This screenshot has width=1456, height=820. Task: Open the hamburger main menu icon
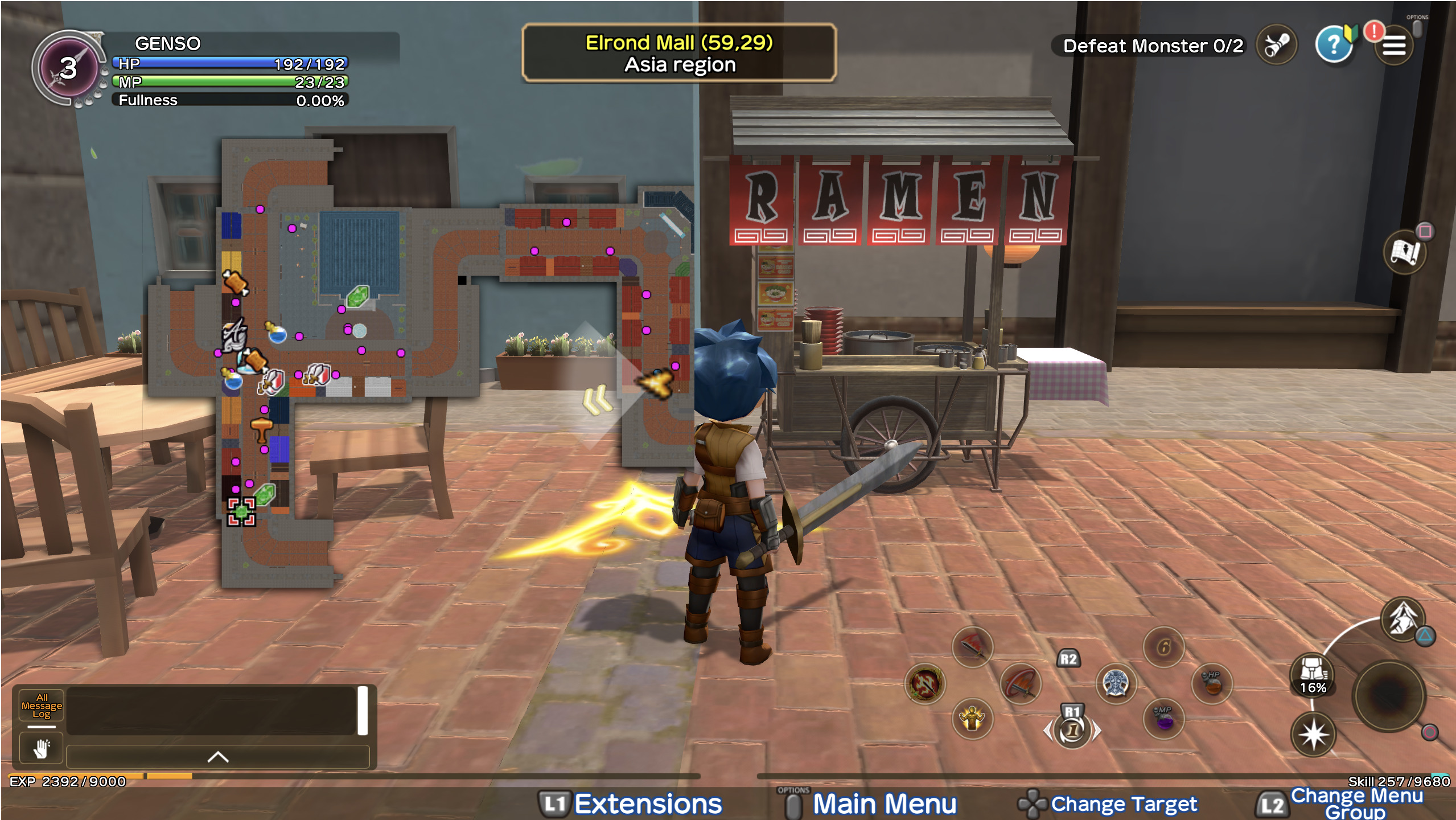(1393, 46)
